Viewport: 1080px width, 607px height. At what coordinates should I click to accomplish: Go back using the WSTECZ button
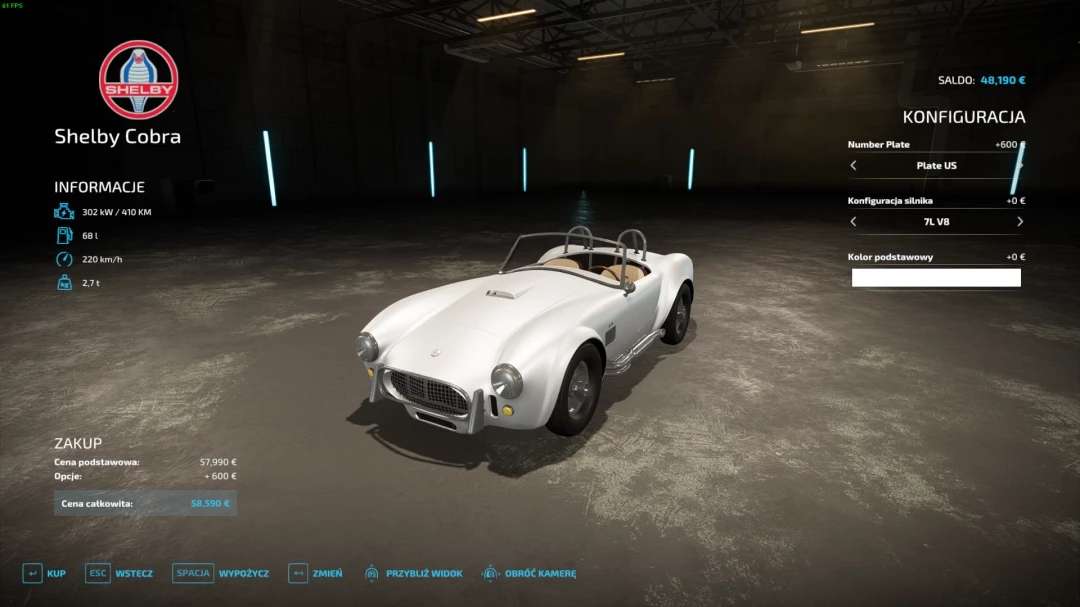point(119,573)
